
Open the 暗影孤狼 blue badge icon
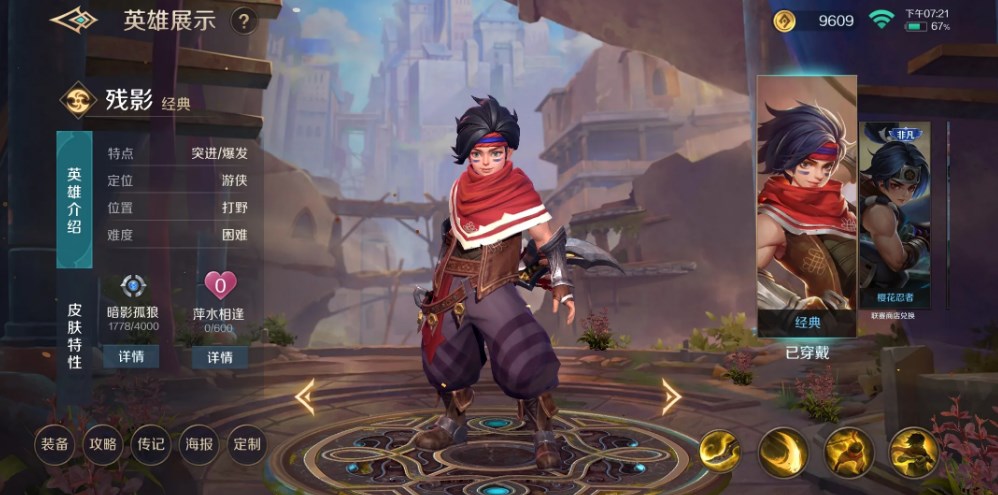[x=132, y=285]
